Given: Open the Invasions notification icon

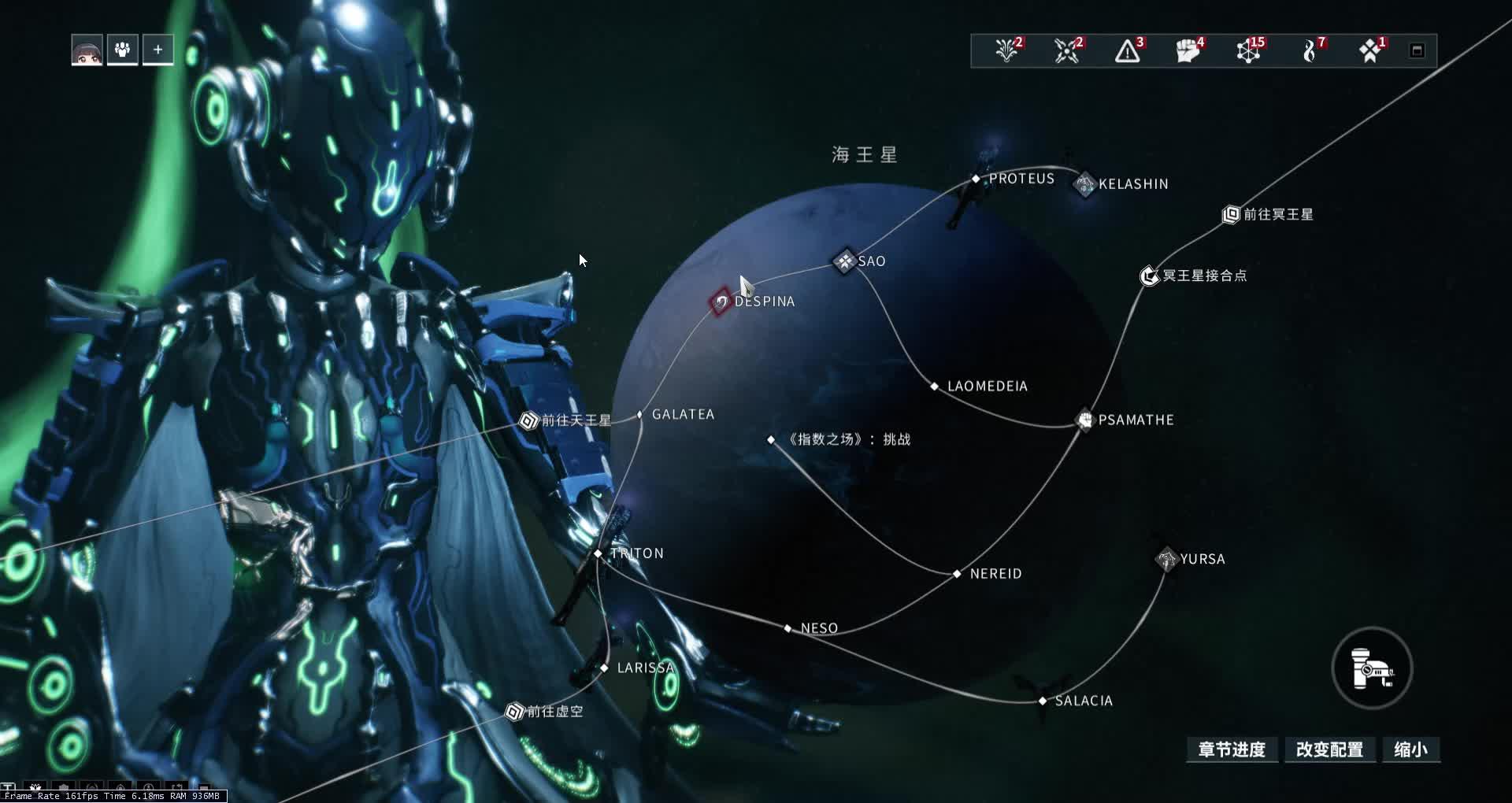Looking at the screenshot, I should (x=1067, y=50).
